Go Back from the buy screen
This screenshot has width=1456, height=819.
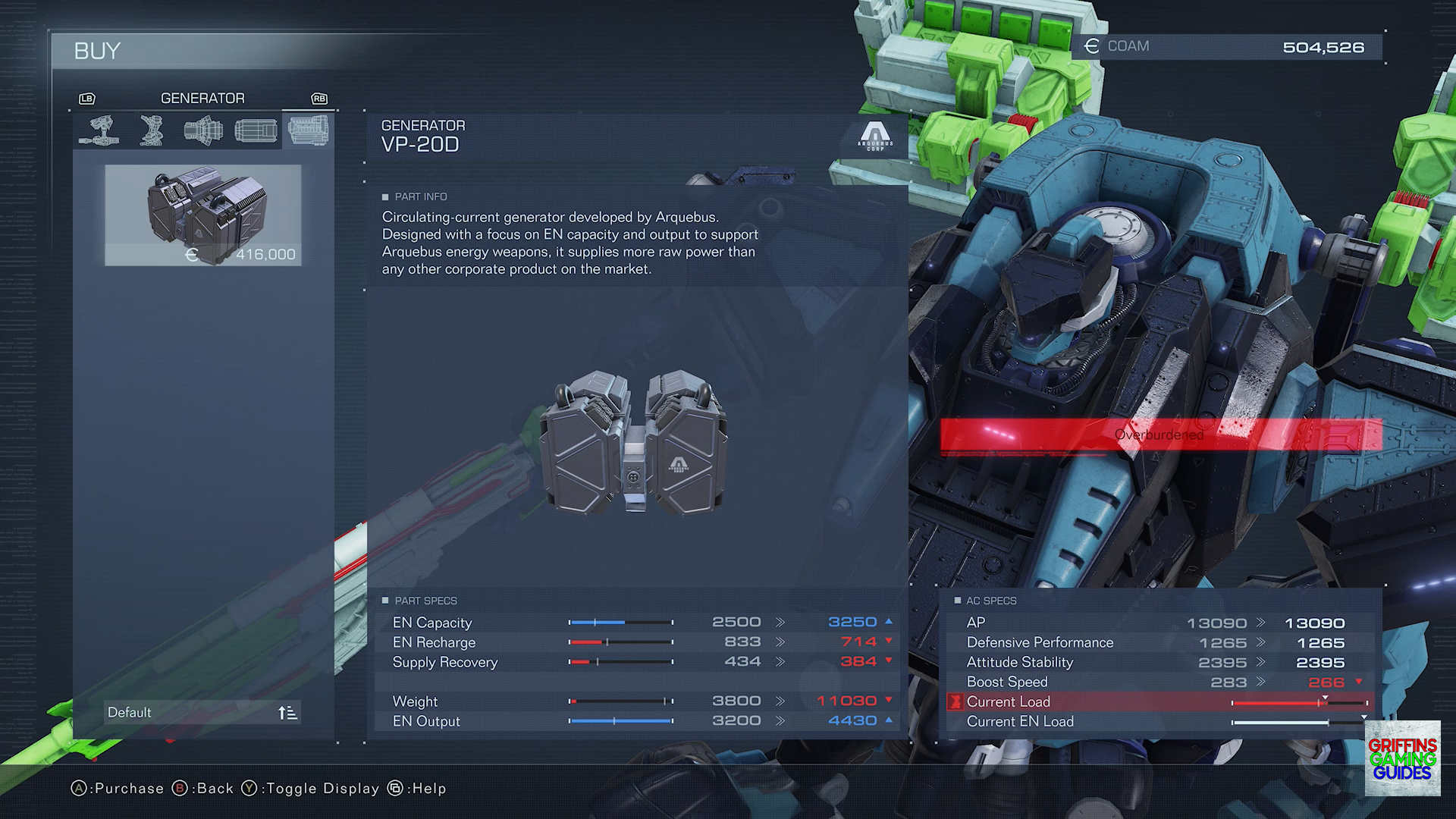204,789
